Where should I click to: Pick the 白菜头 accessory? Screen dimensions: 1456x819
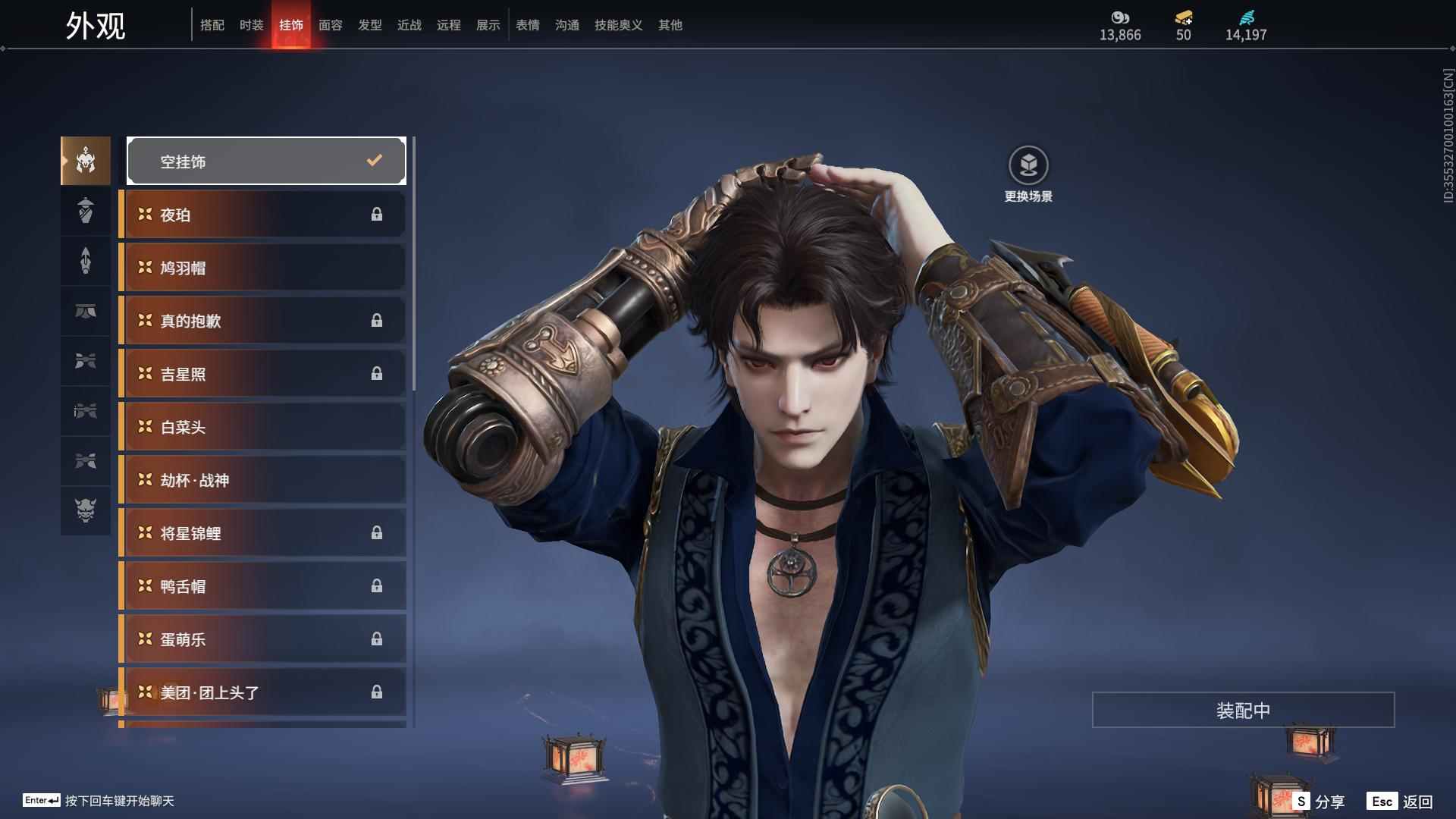(x=262, y=427)
